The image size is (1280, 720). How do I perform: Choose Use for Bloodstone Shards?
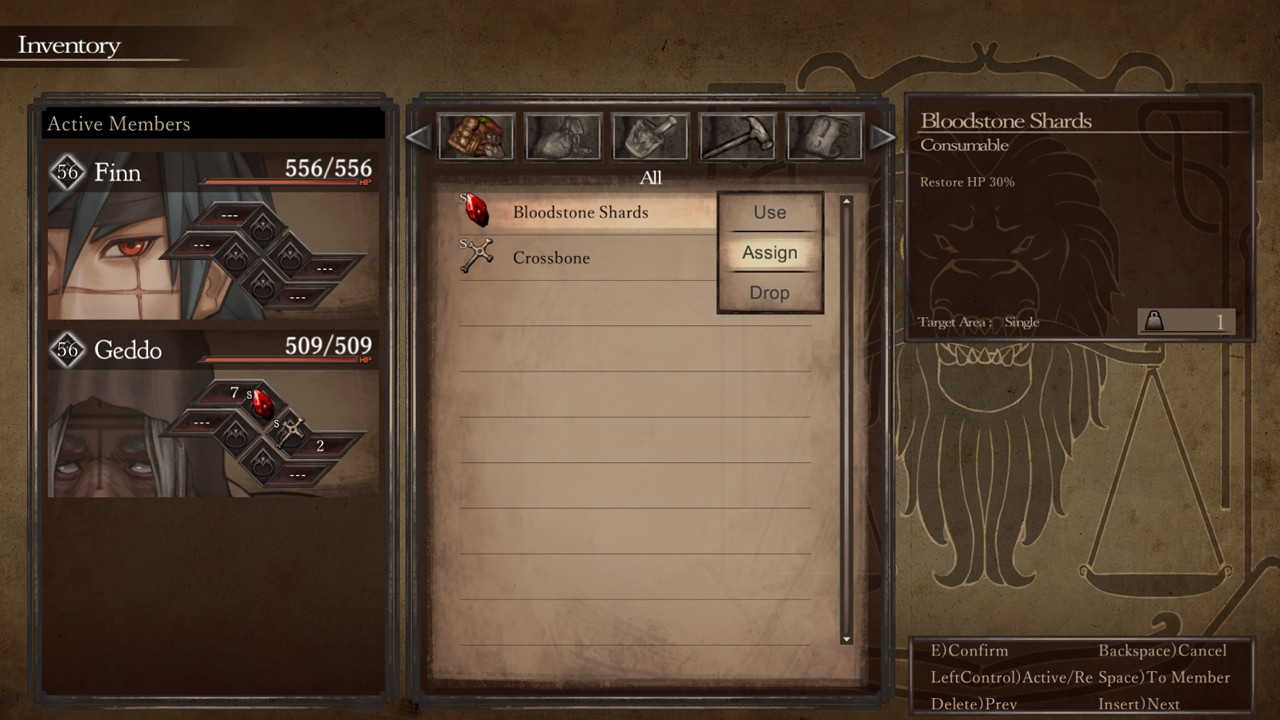[x=769, y=213]
